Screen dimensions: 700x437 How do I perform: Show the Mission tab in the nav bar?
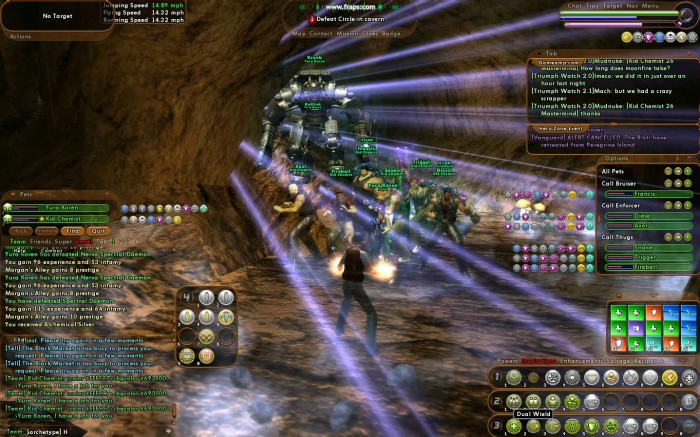click(349, 33)
